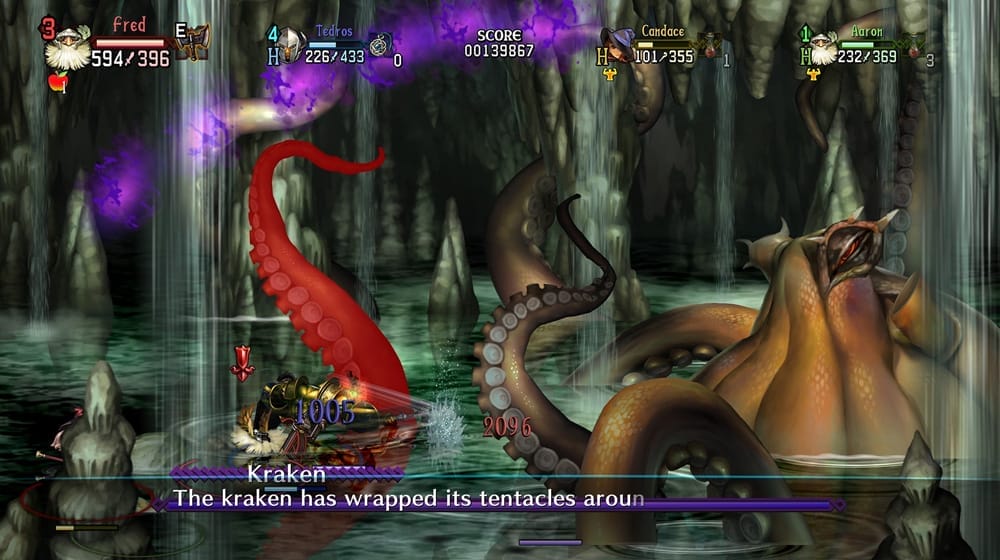Select Tedros's knight helmet portrait

tap(291, 44)
